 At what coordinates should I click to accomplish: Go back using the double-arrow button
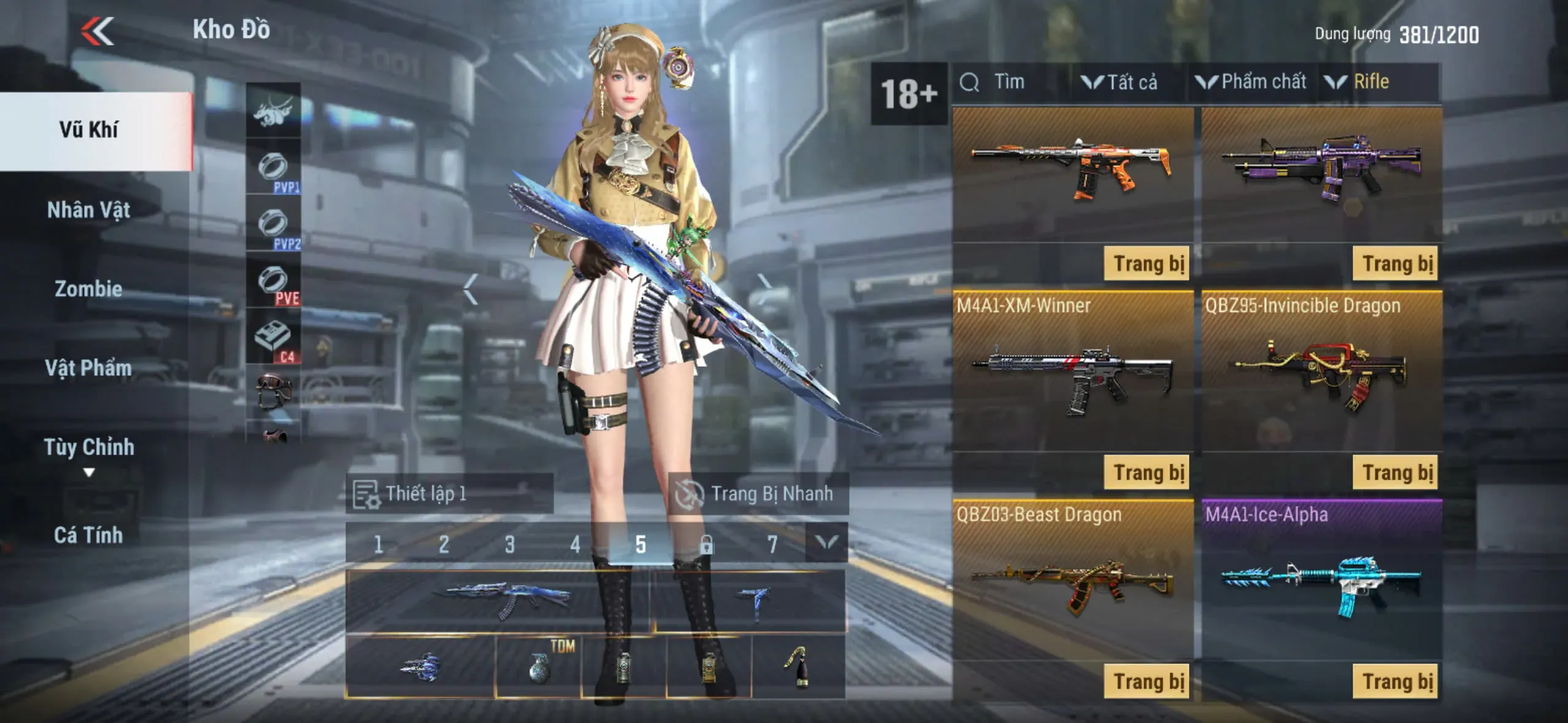pos(98,31)
